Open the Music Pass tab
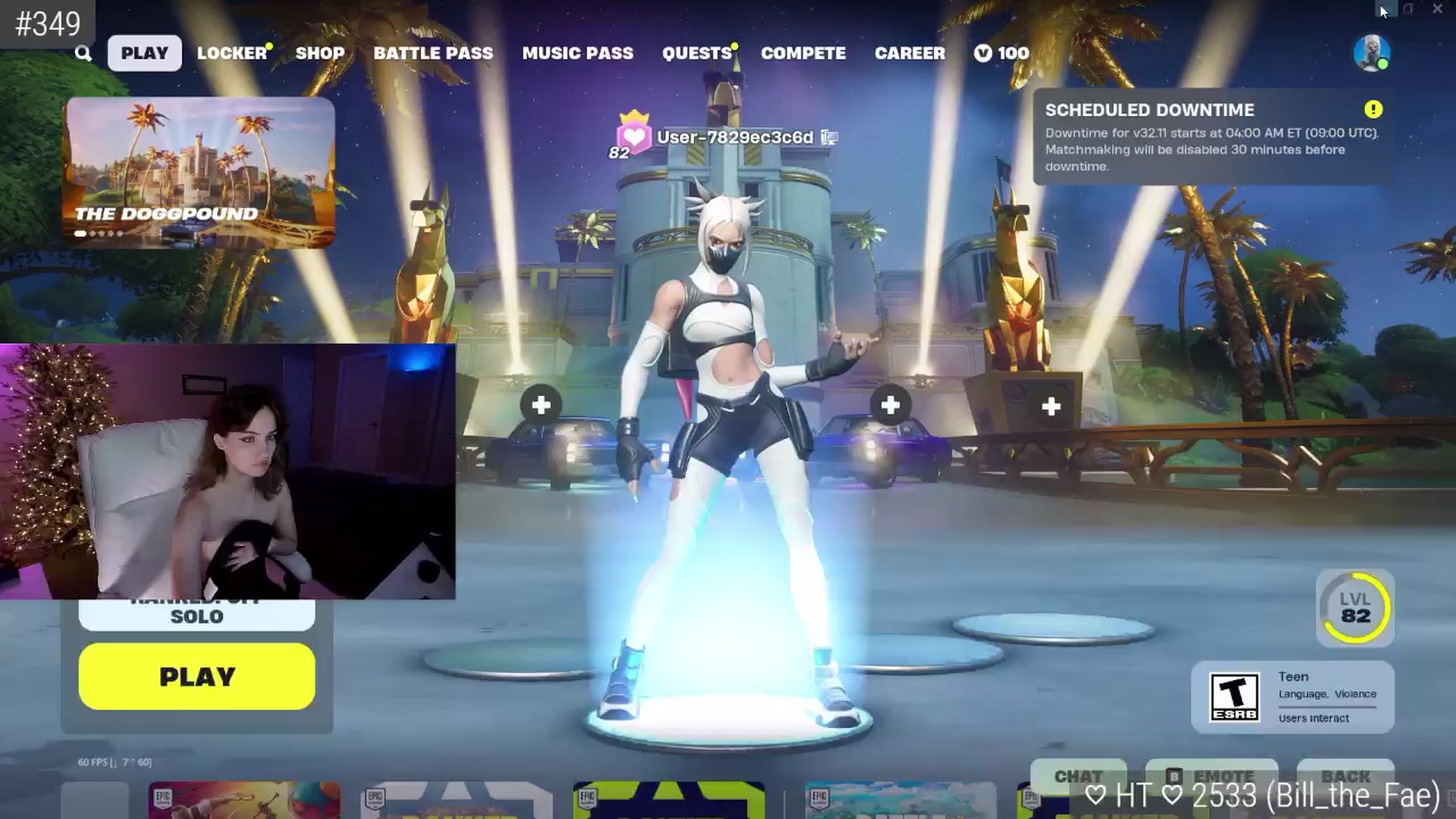The width and height of the screenshot is (1456, 819). [x=577, y=53]
